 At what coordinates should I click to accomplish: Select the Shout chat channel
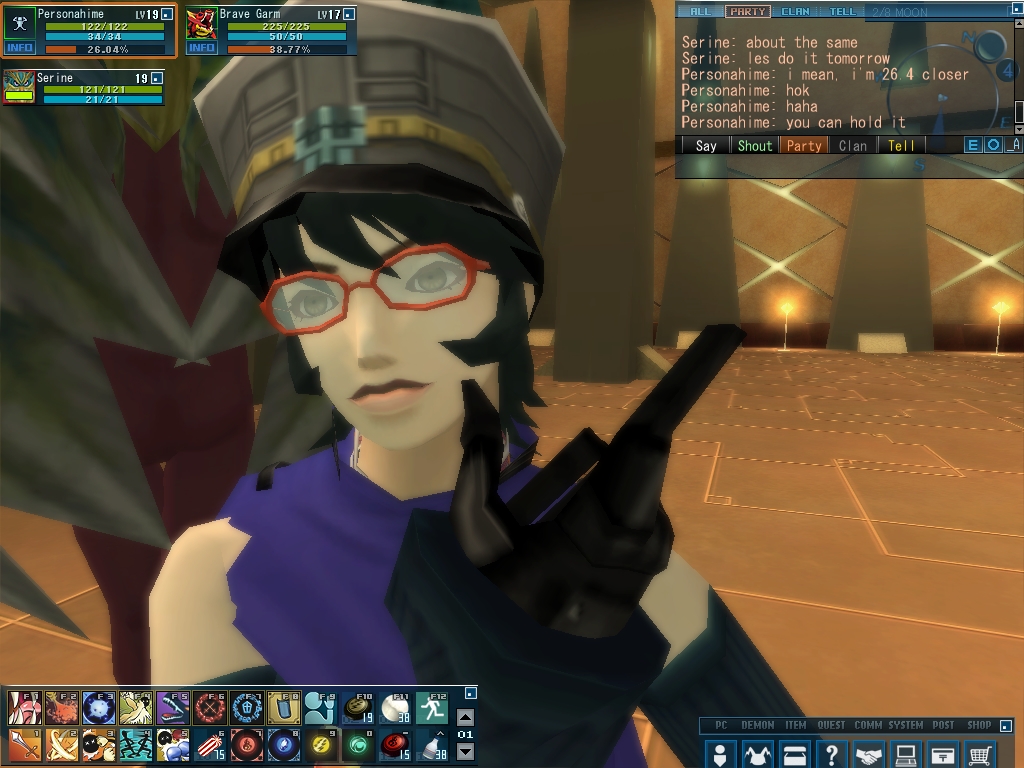[755, 145]
